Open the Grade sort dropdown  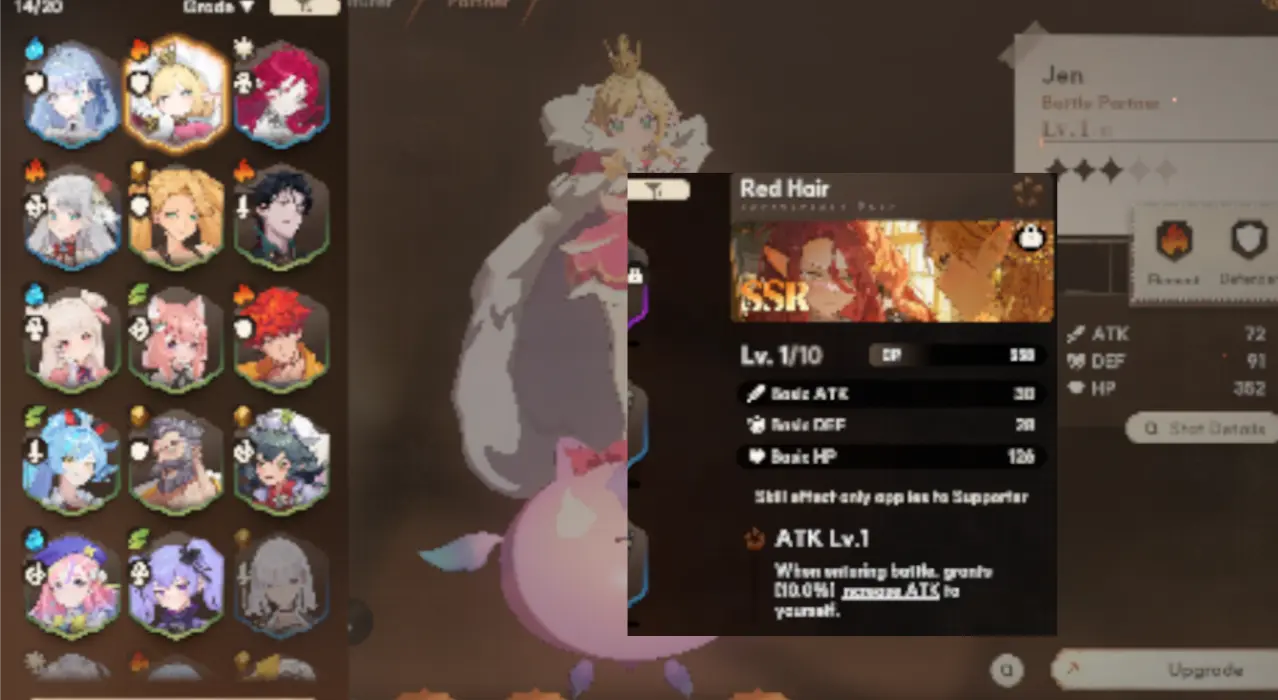tap(219, 7)
